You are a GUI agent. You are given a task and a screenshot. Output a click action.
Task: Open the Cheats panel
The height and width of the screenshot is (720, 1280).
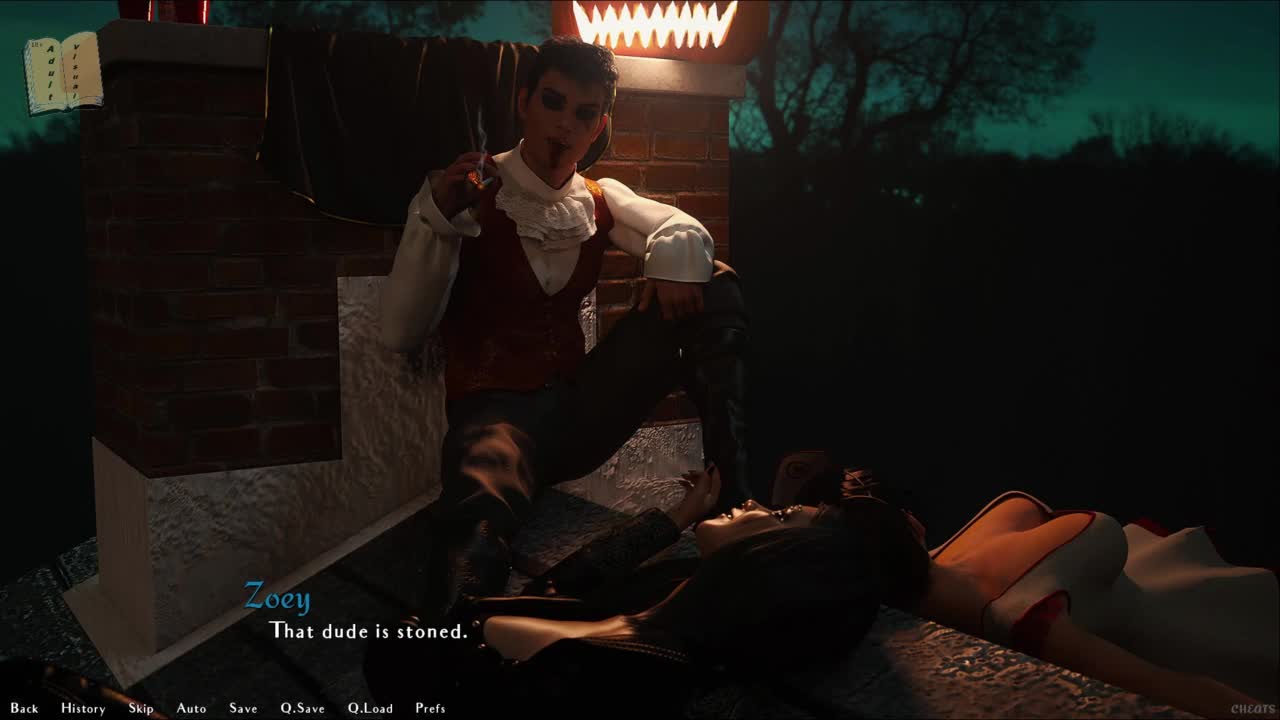tap(1252, 709)
